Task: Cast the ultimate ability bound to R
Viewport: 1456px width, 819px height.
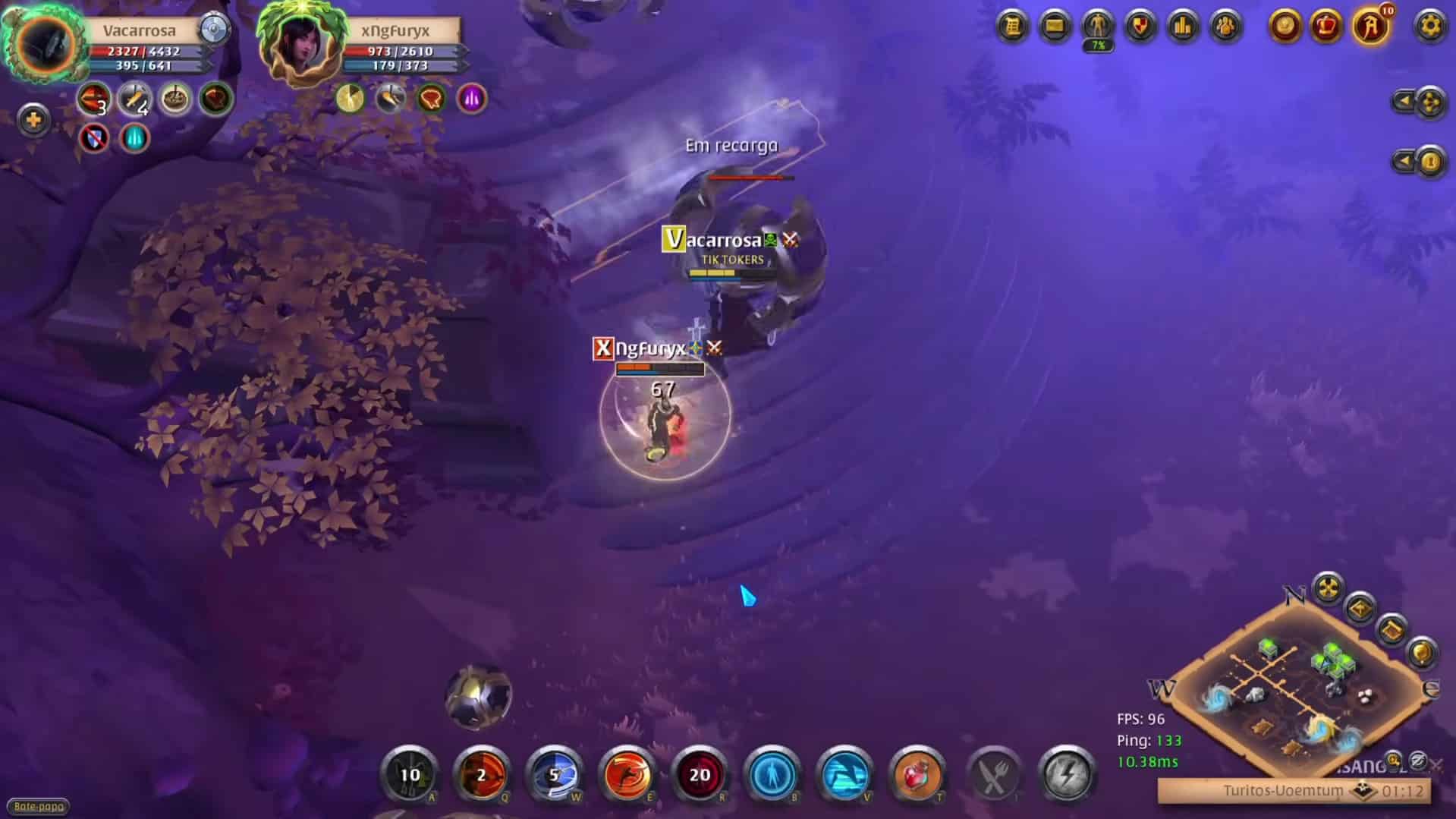Action: tap(700, 776)
